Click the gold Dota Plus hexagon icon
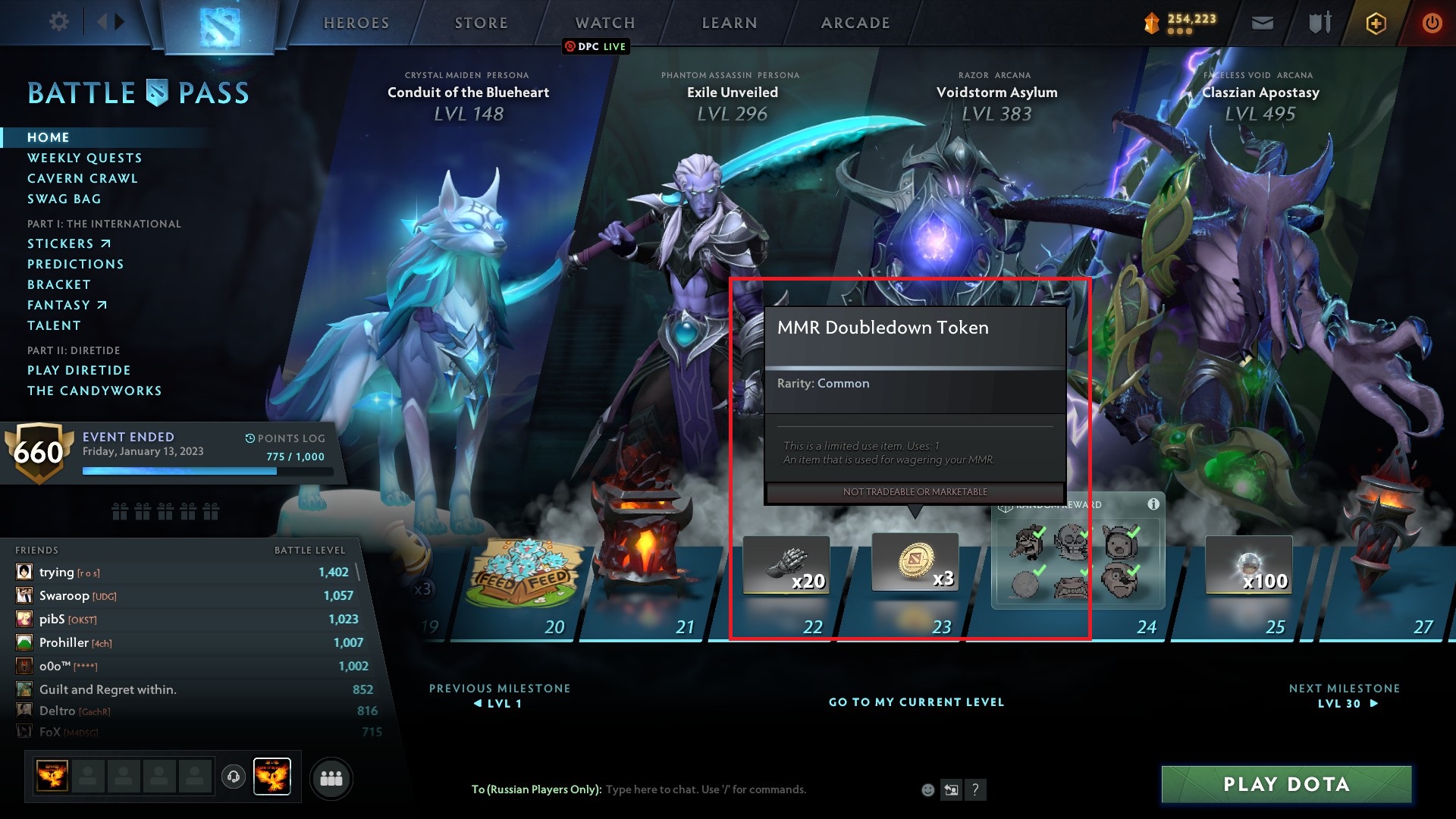The height and width of the screenshot is (819, 1456). click(x=1376, y=23)
